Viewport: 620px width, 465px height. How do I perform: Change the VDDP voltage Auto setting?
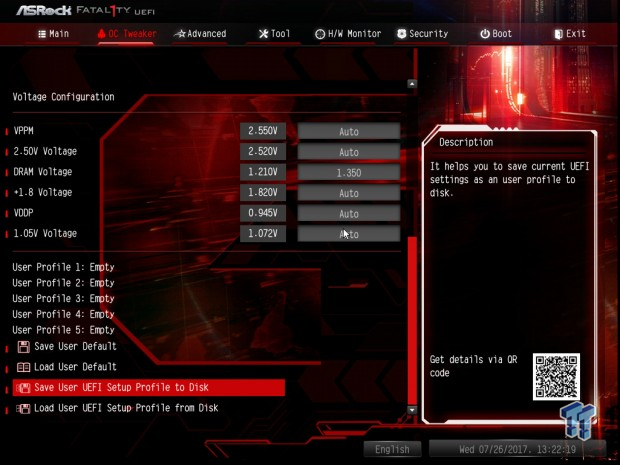[348, 213]
